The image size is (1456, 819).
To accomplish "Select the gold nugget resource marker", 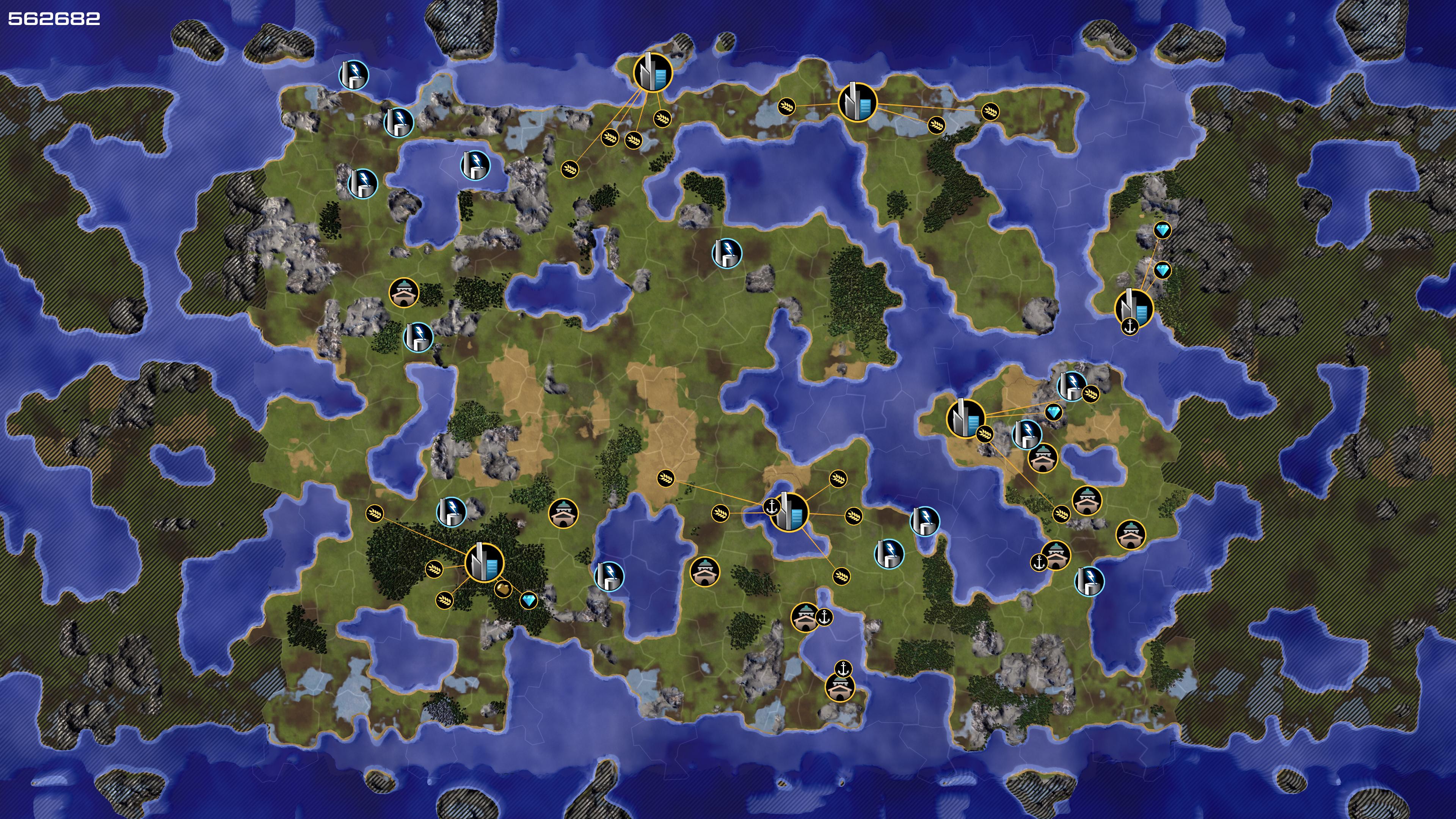I will click(x=503, y=588).
